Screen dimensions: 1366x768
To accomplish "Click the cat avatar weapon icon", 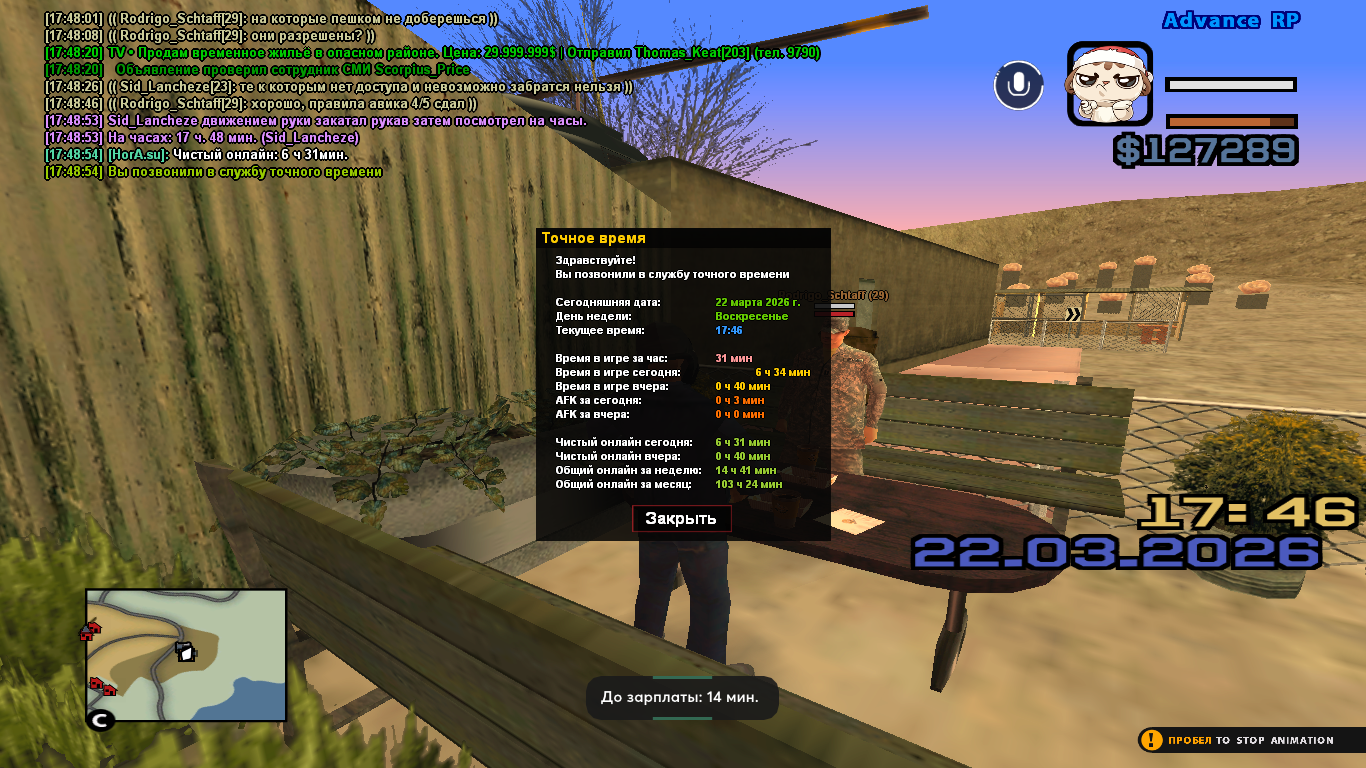I will pyautogui.click(x=1110, y=84).
